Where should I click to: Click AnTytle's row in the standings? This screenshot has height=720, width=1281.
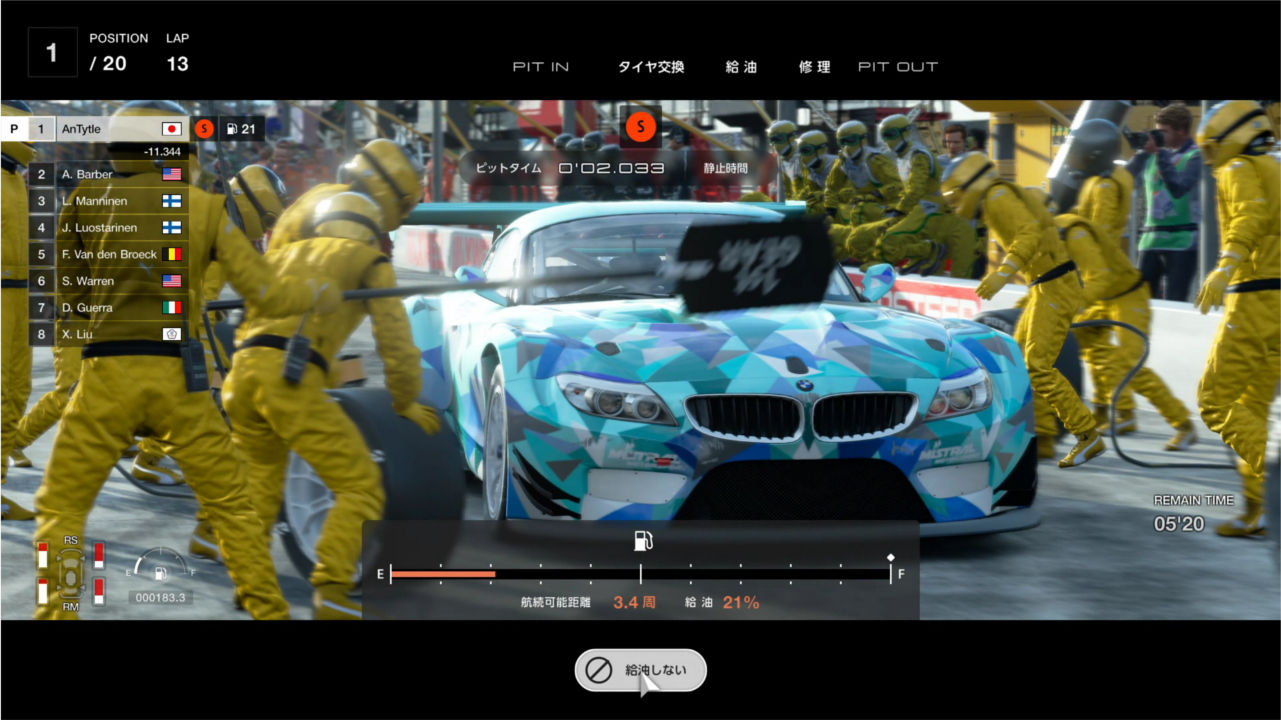pos(108,129)
